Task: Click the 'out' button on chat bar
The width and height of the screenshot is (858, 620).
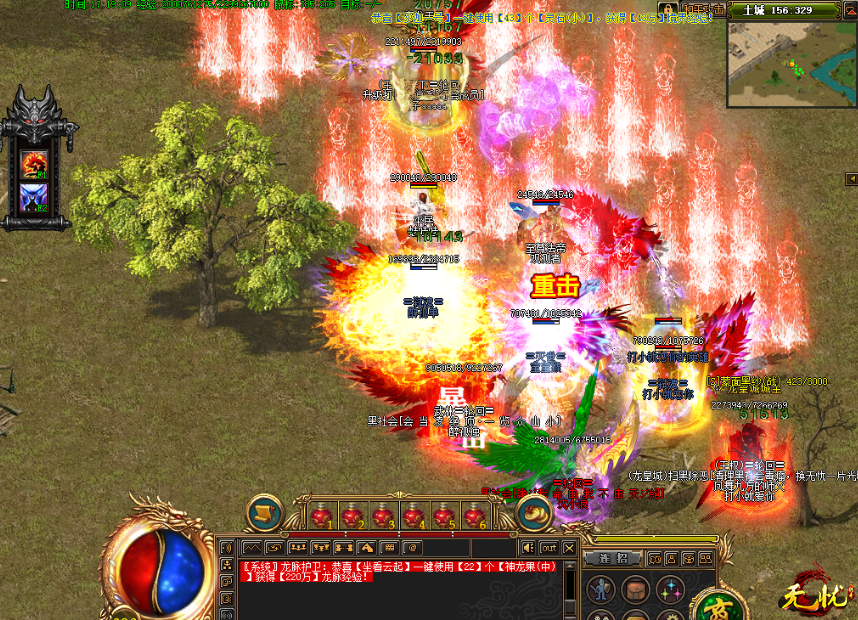Action: point(549,548)
